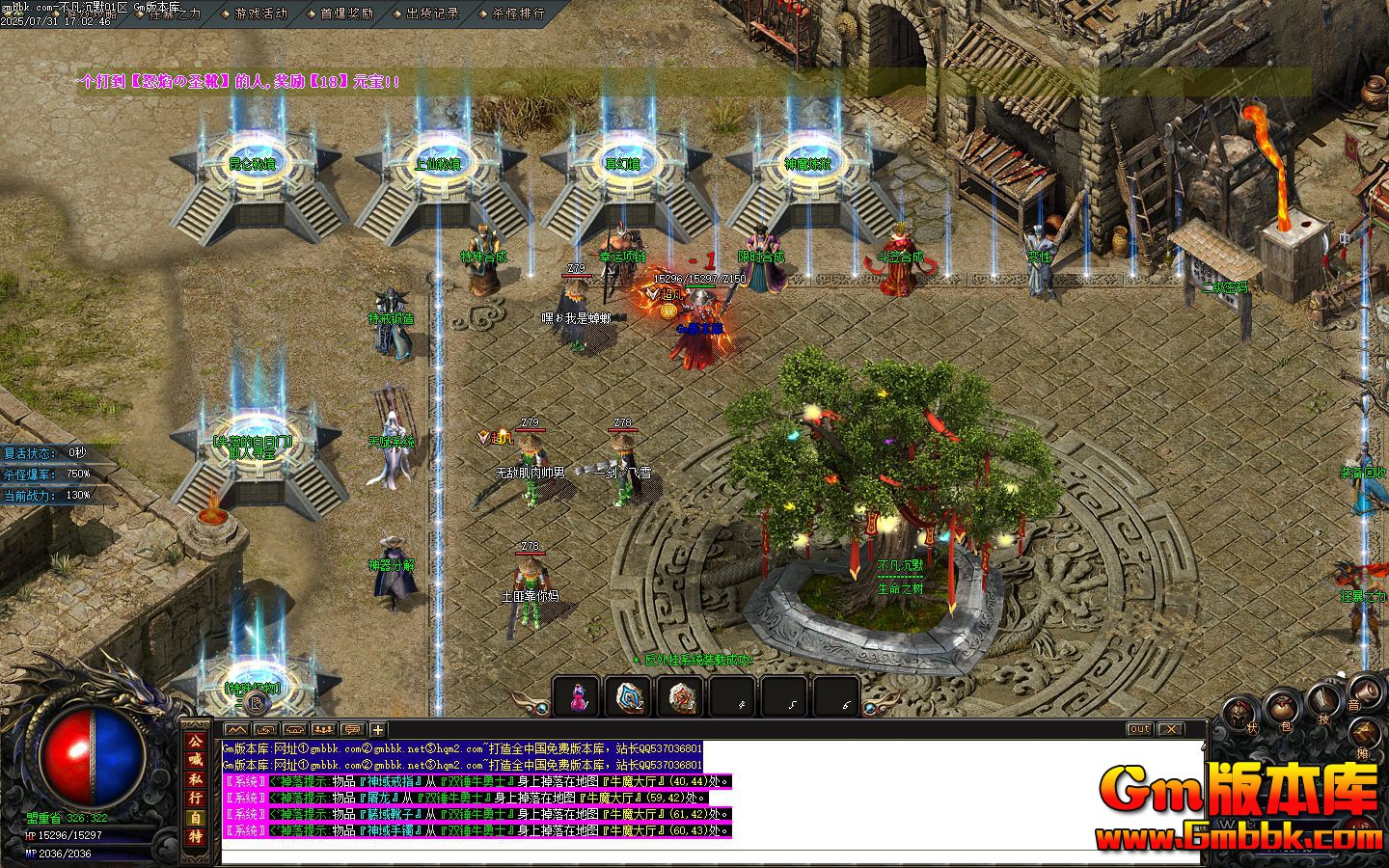The image size is (1389, 868).
Task: Click the out button on chat panel
Action: tap(1139, 729)
